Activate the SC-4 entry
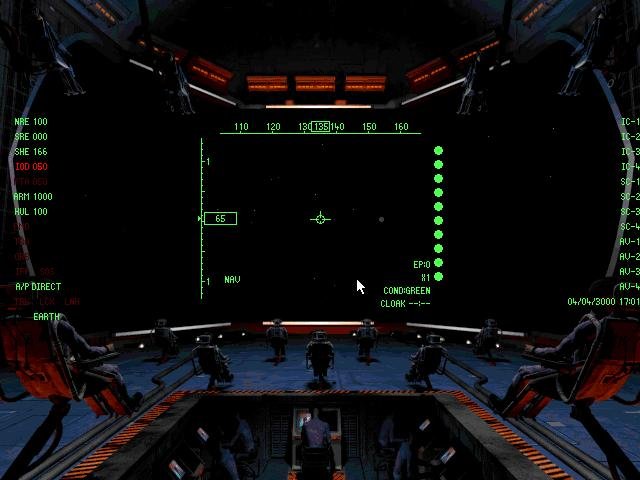 coord(630,227)
